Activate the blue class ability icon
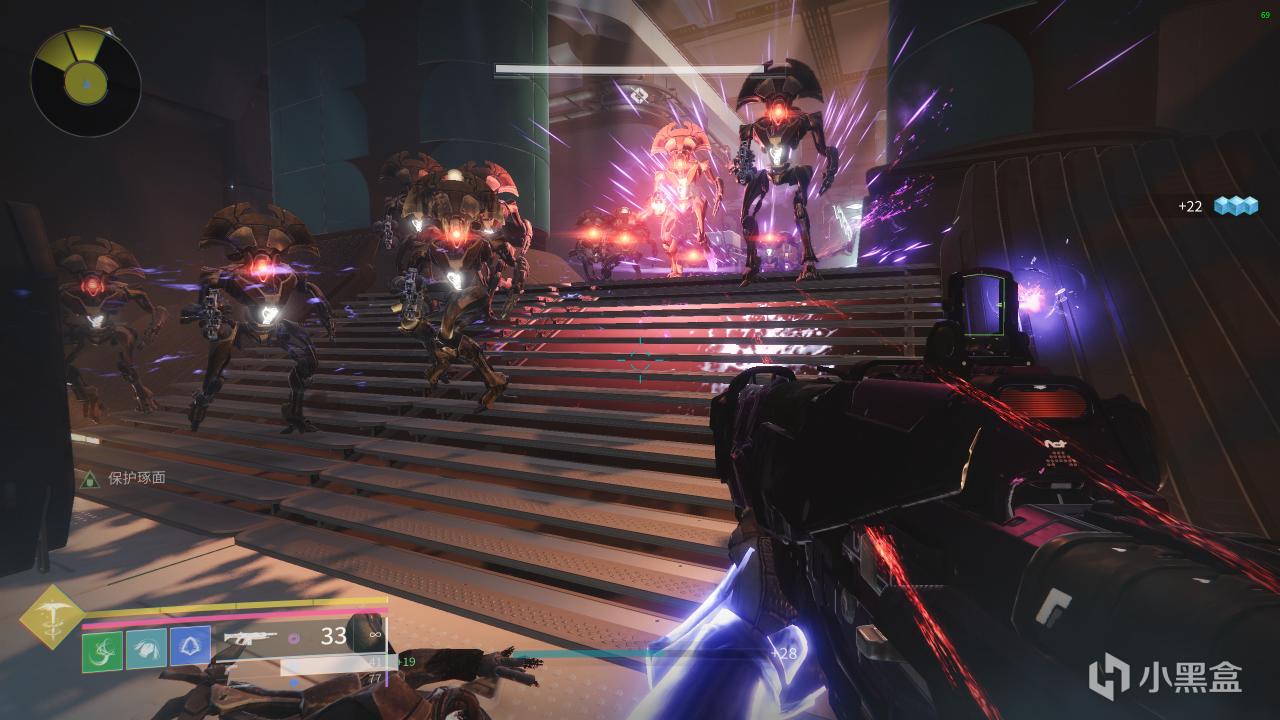 (190, 648)
